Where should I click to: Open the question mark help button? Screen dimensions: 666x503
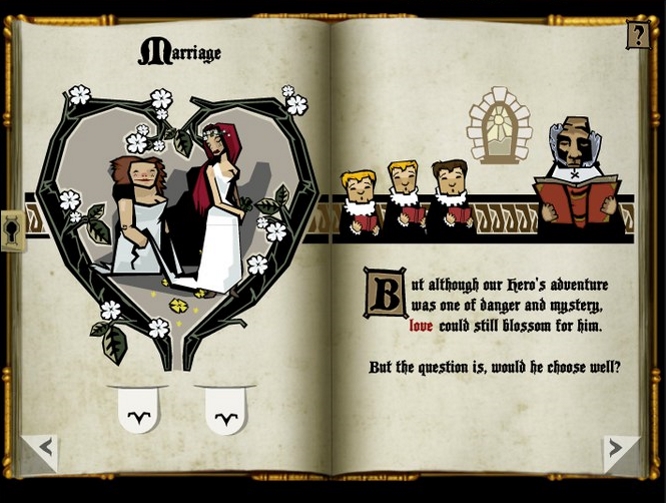(x=637, y=35)
